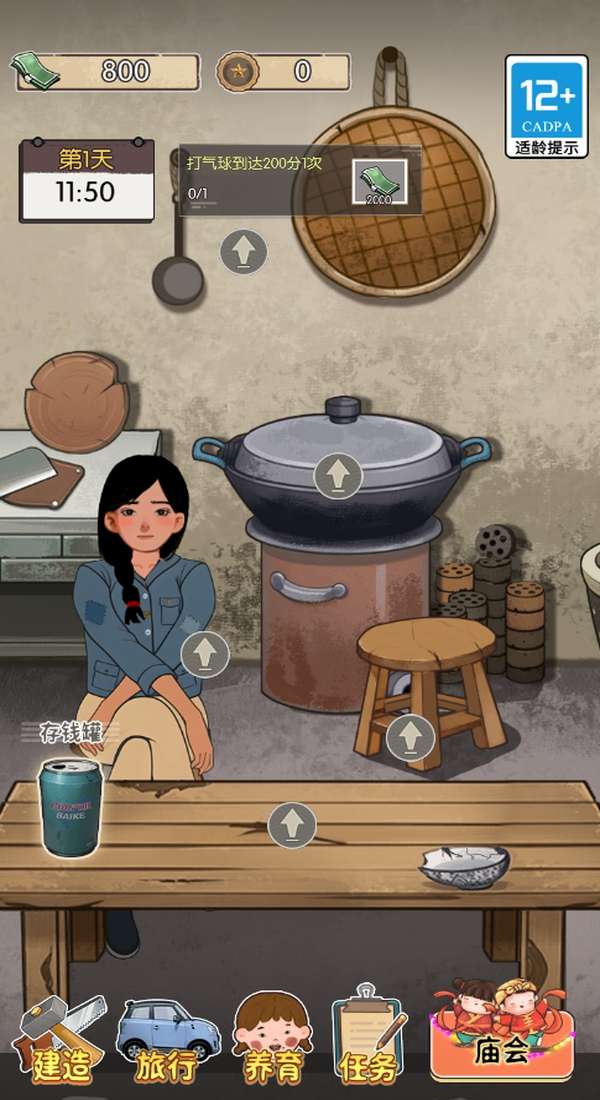Open the balloon-shooting quest tracker
This screenshot has width=600, height=1100.
(299, 181)
